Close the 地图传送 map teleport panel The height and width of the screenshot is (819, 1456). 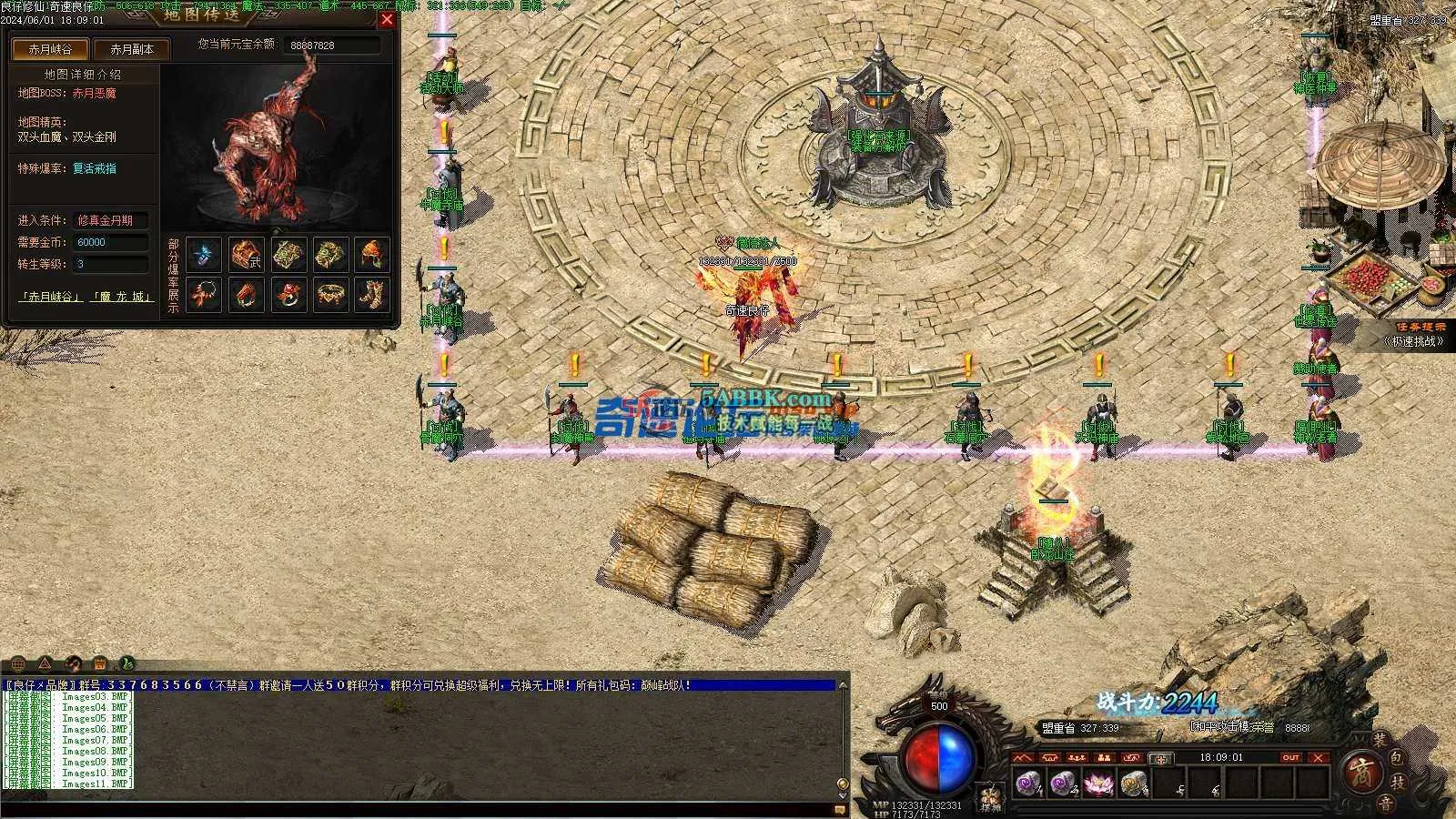tap(388, 19)
